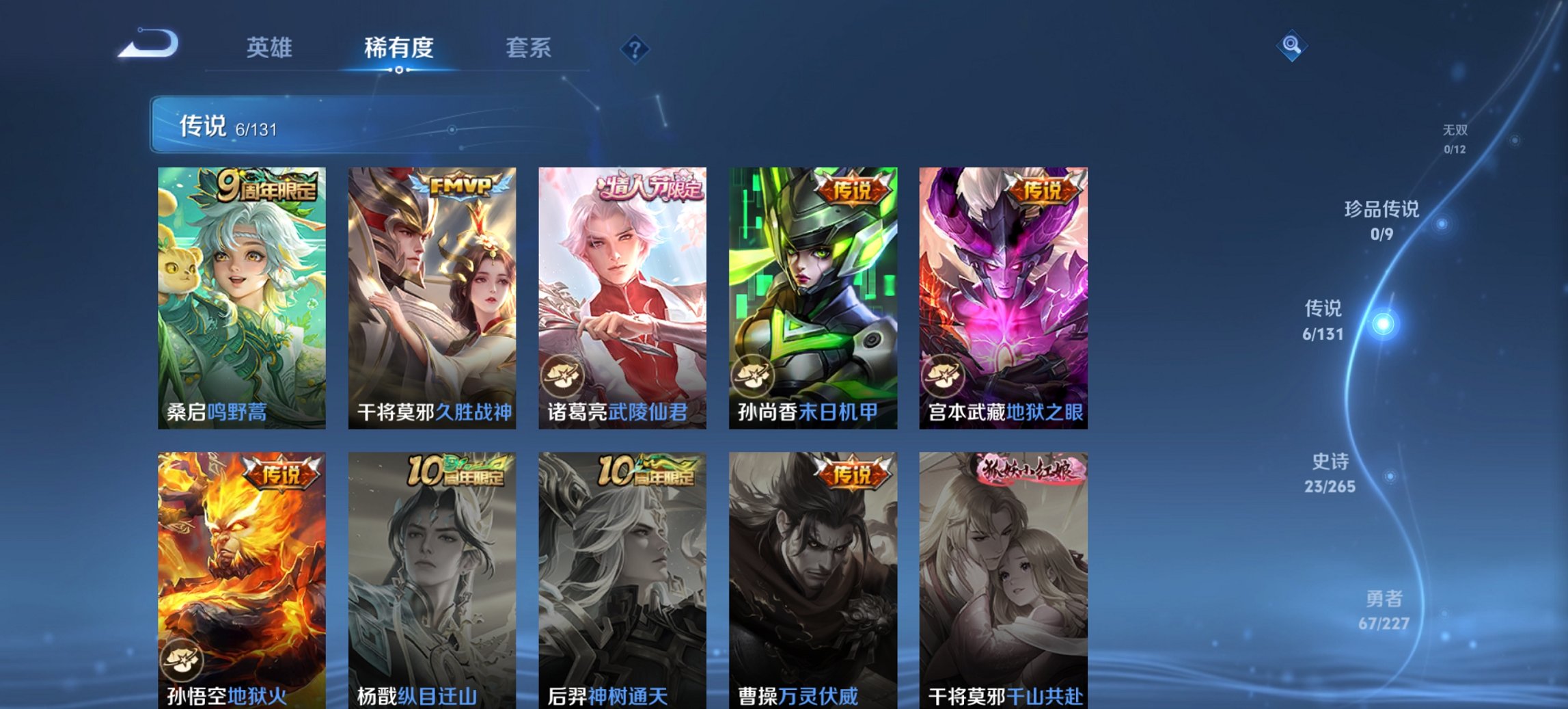Open the help question mark icon
This screenshot has height=709, width=1568.
[634, 49]
